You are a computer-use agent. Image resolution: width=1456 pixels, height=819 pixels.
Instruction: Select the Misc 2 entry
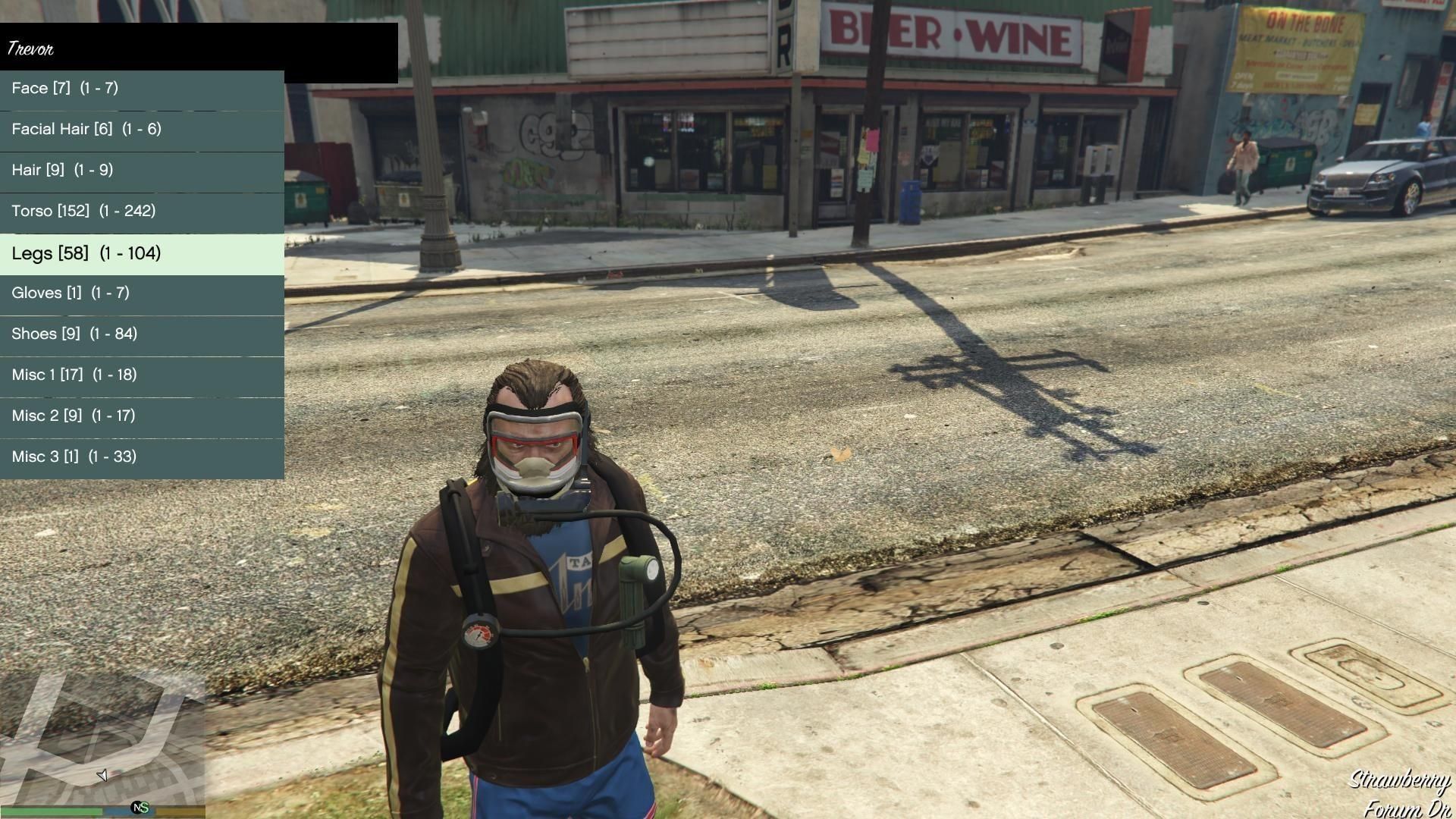pos(142,416)
